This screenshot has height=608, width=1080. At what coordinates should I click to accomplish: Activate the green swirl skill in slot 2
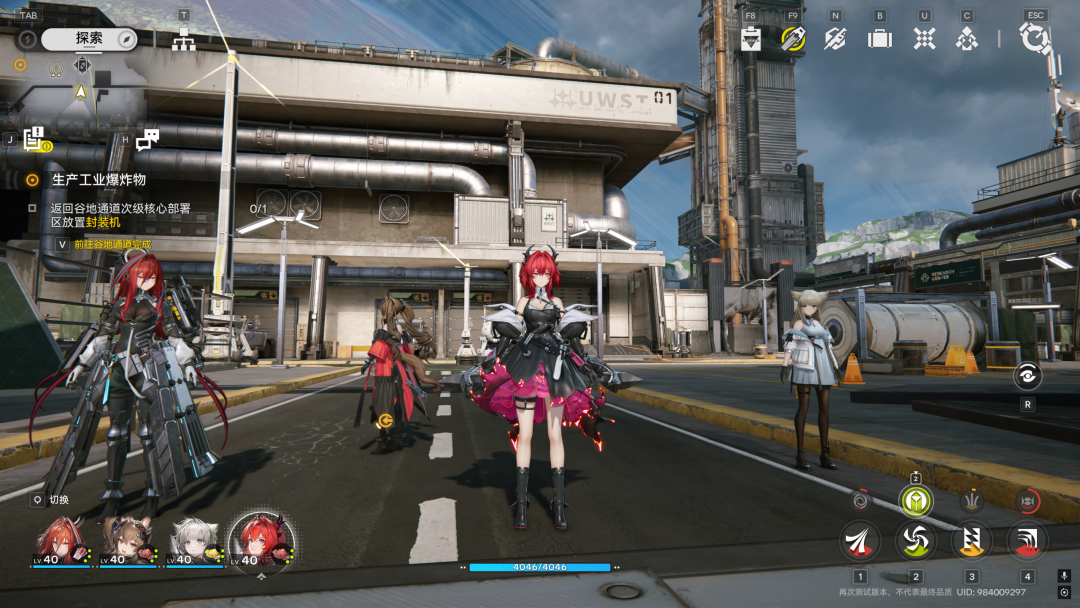pos(915,540)
